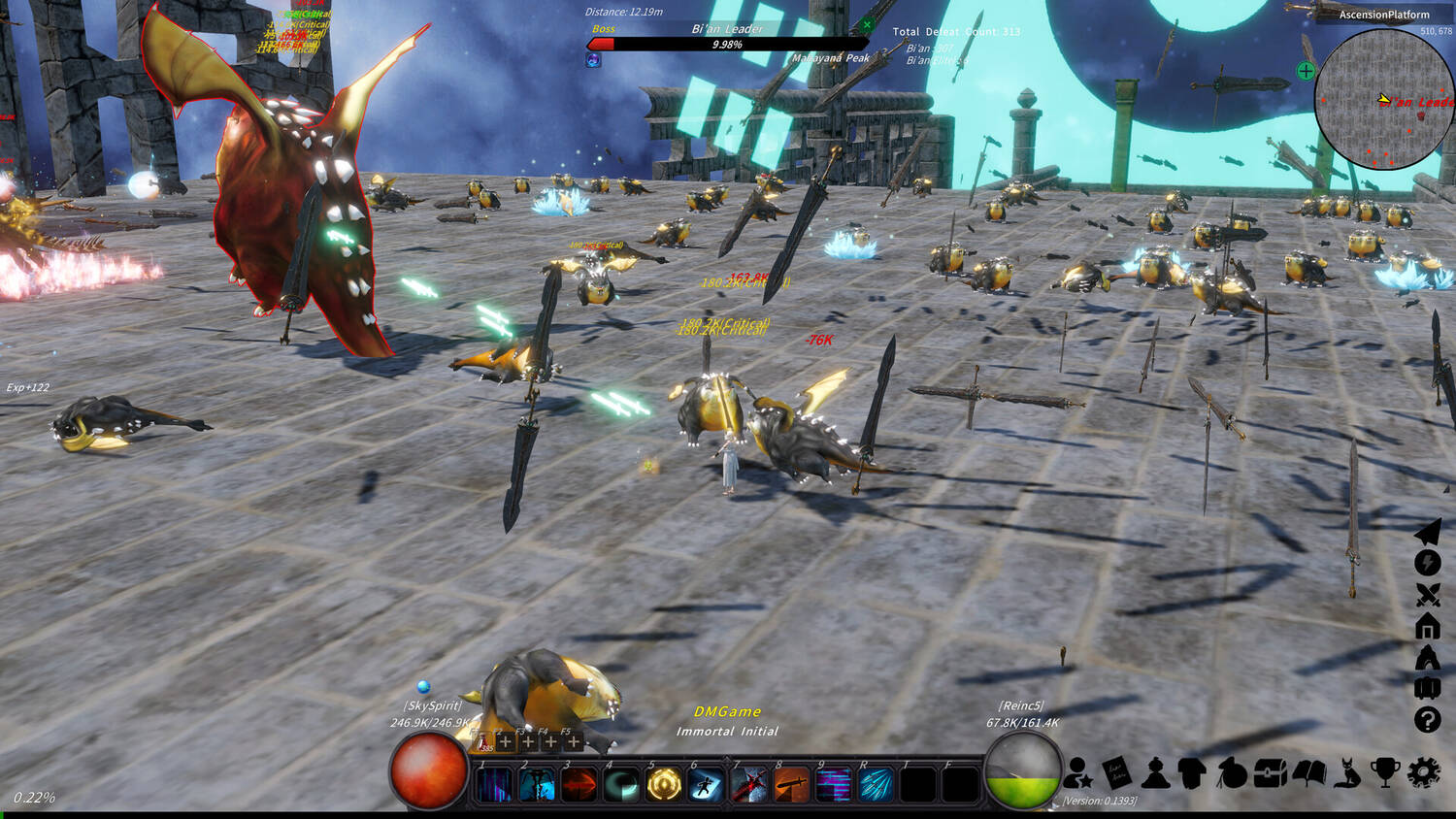Open the character star icon panel
Image resolution: width=1456 pixels, height=819 pixels.
1077,773
